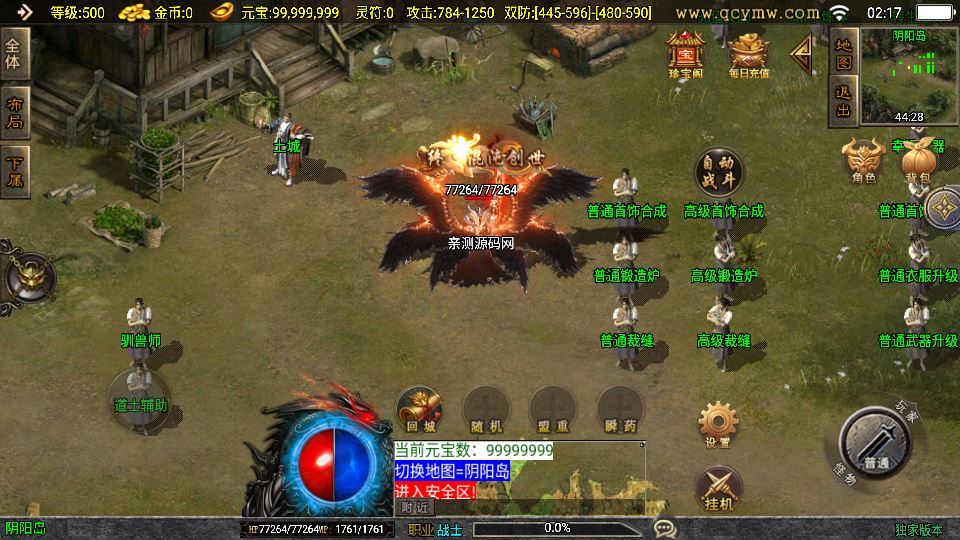Screen dimensions: 960x540
Task: Open the 每日充值 daily recharge icon
Action: tap(749, 54)
